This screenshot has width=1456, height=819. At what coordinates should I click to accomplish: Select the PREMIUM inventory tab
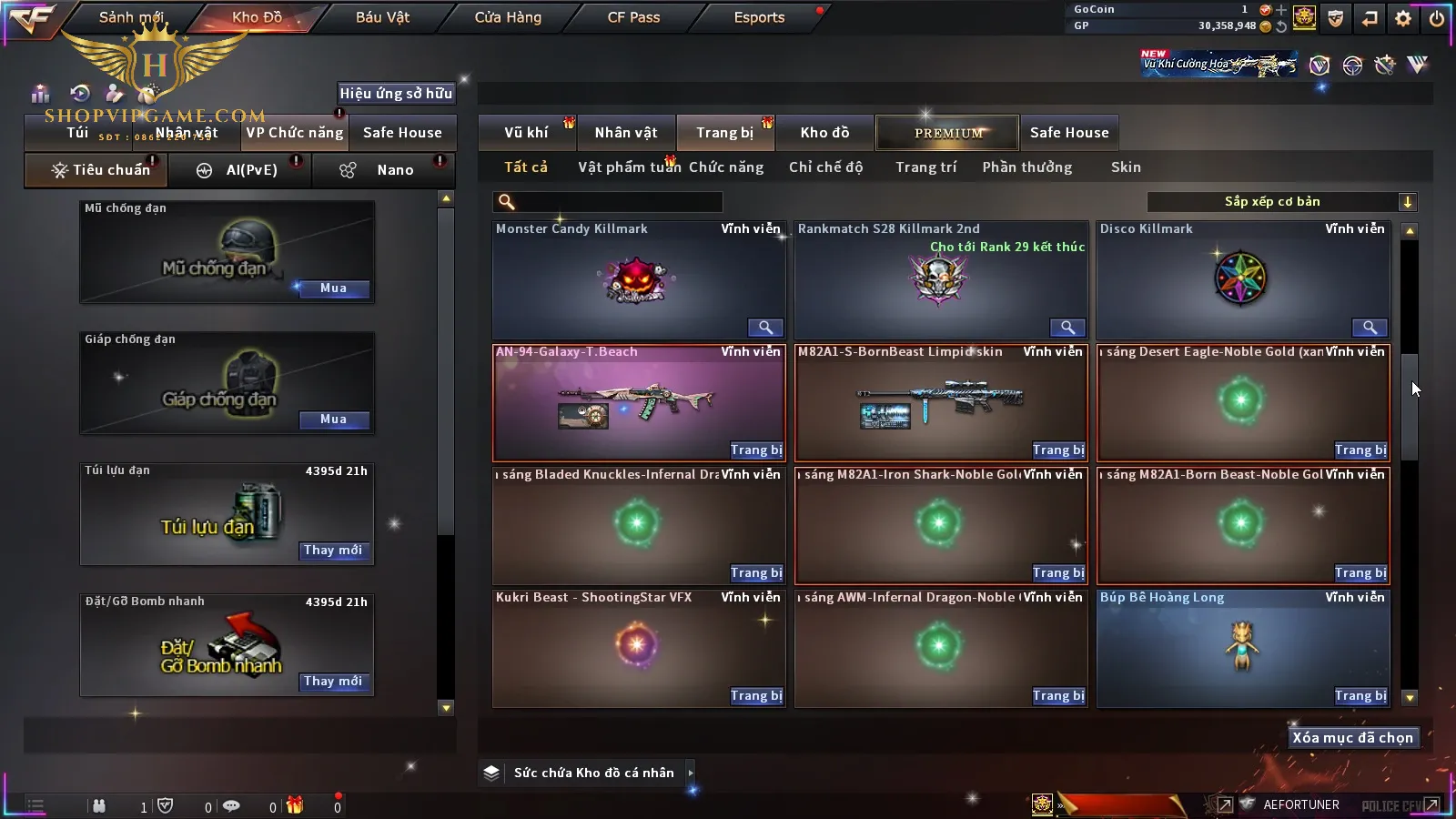948,133
